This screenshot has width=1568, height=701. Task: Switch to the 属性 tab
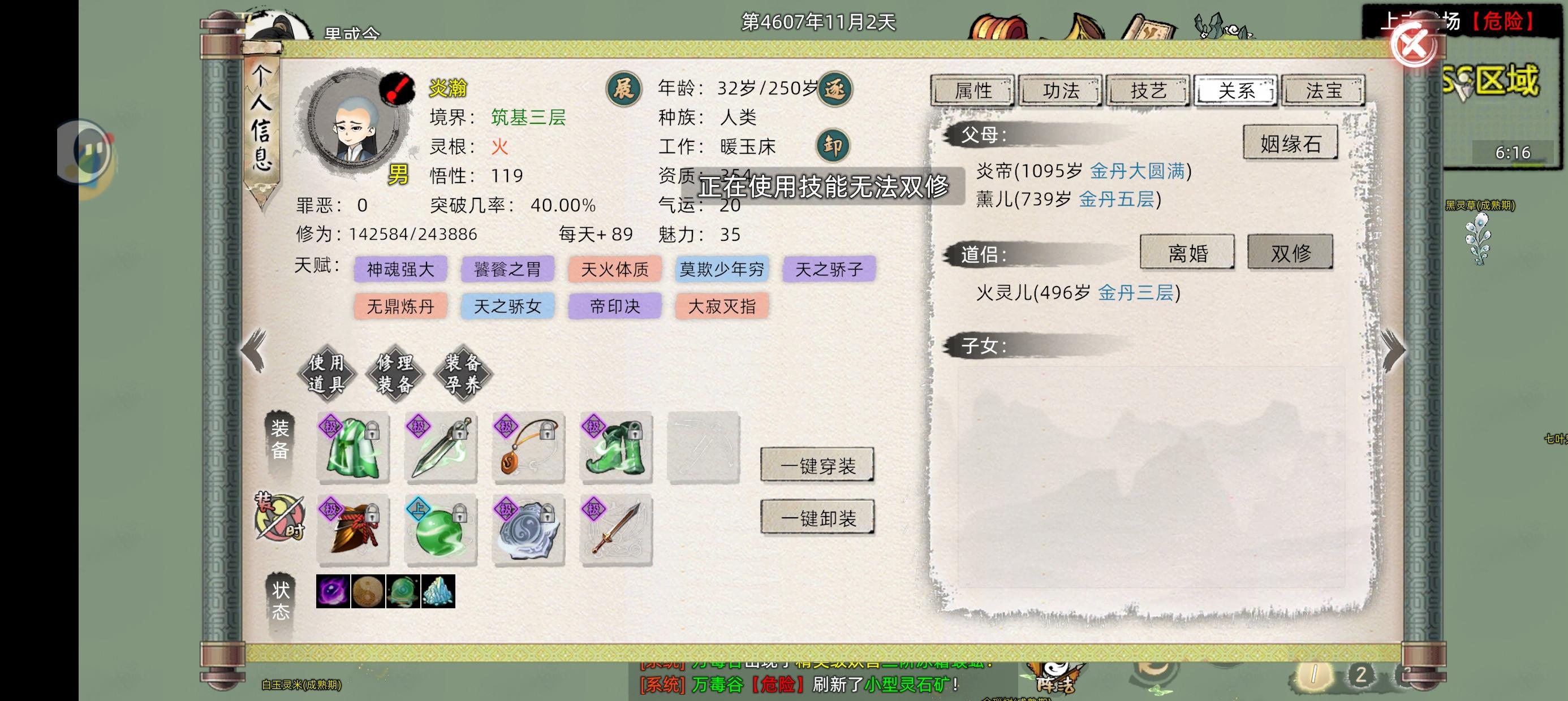[x=974, y=90]
